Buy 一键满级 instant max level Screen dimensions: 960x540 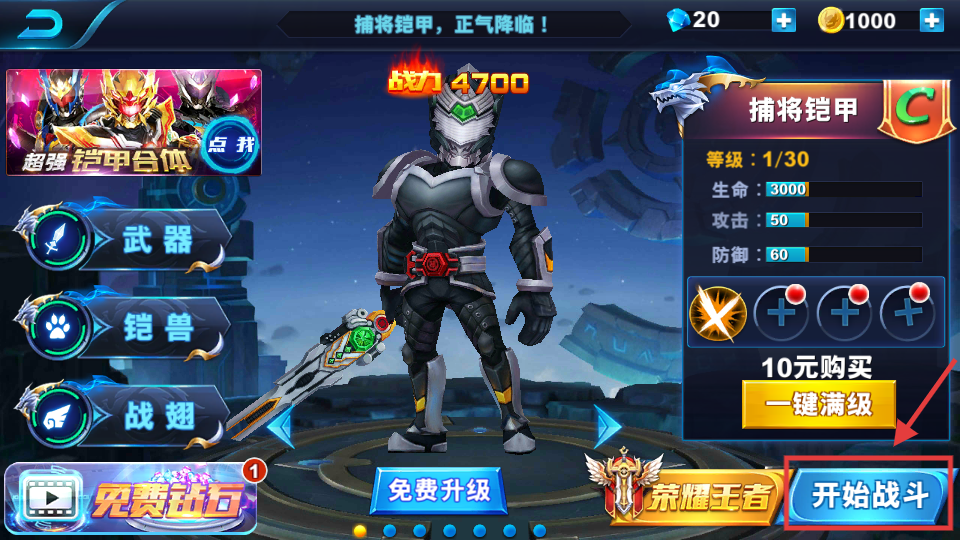(x=818, y=405)
